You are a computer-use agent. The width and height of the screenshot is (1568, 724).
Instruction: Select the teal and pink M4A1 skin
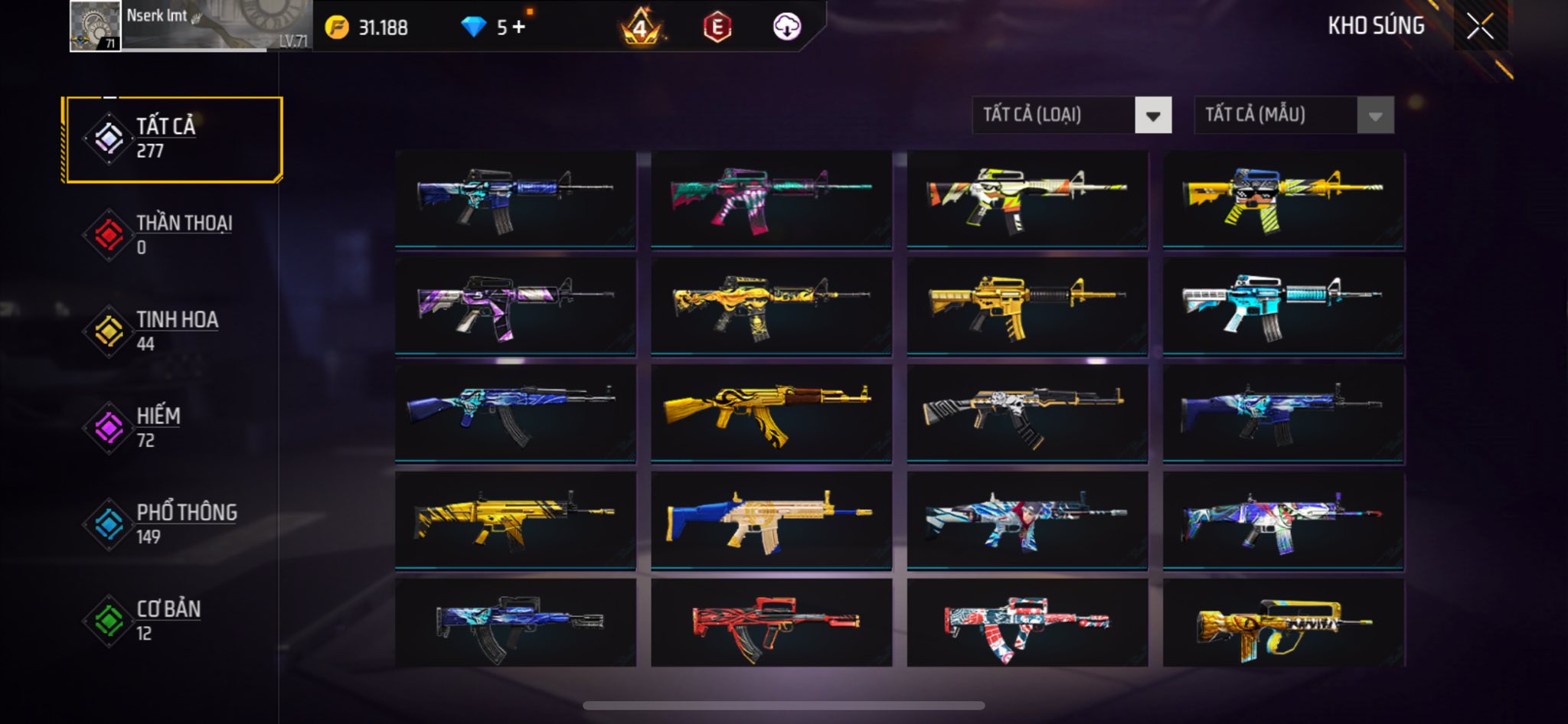coord(770,199)
